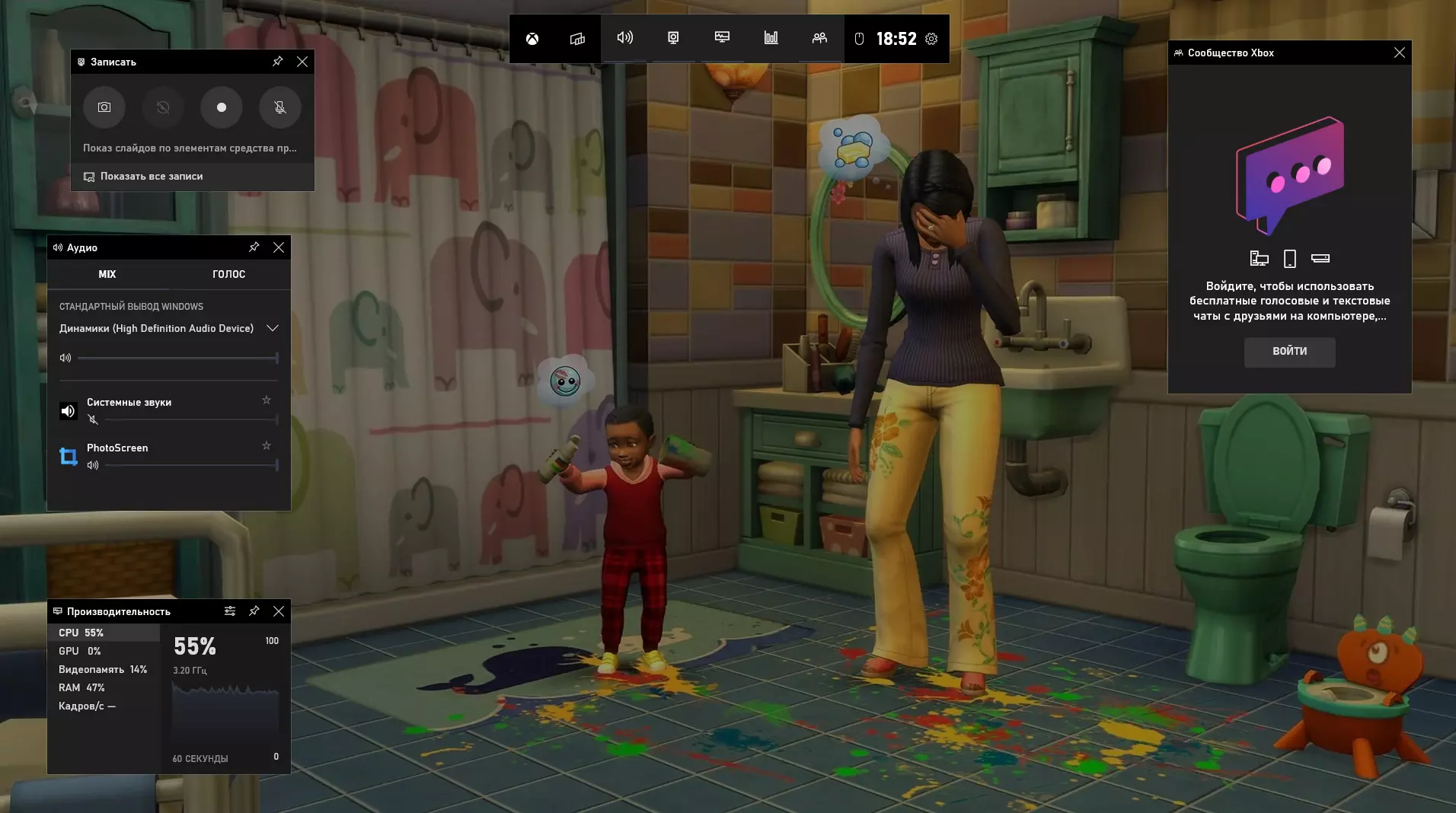Toggle the microphone during recording
This screenshot has height=813, width=1456.
pyautogui.click(x=280, y=107)
